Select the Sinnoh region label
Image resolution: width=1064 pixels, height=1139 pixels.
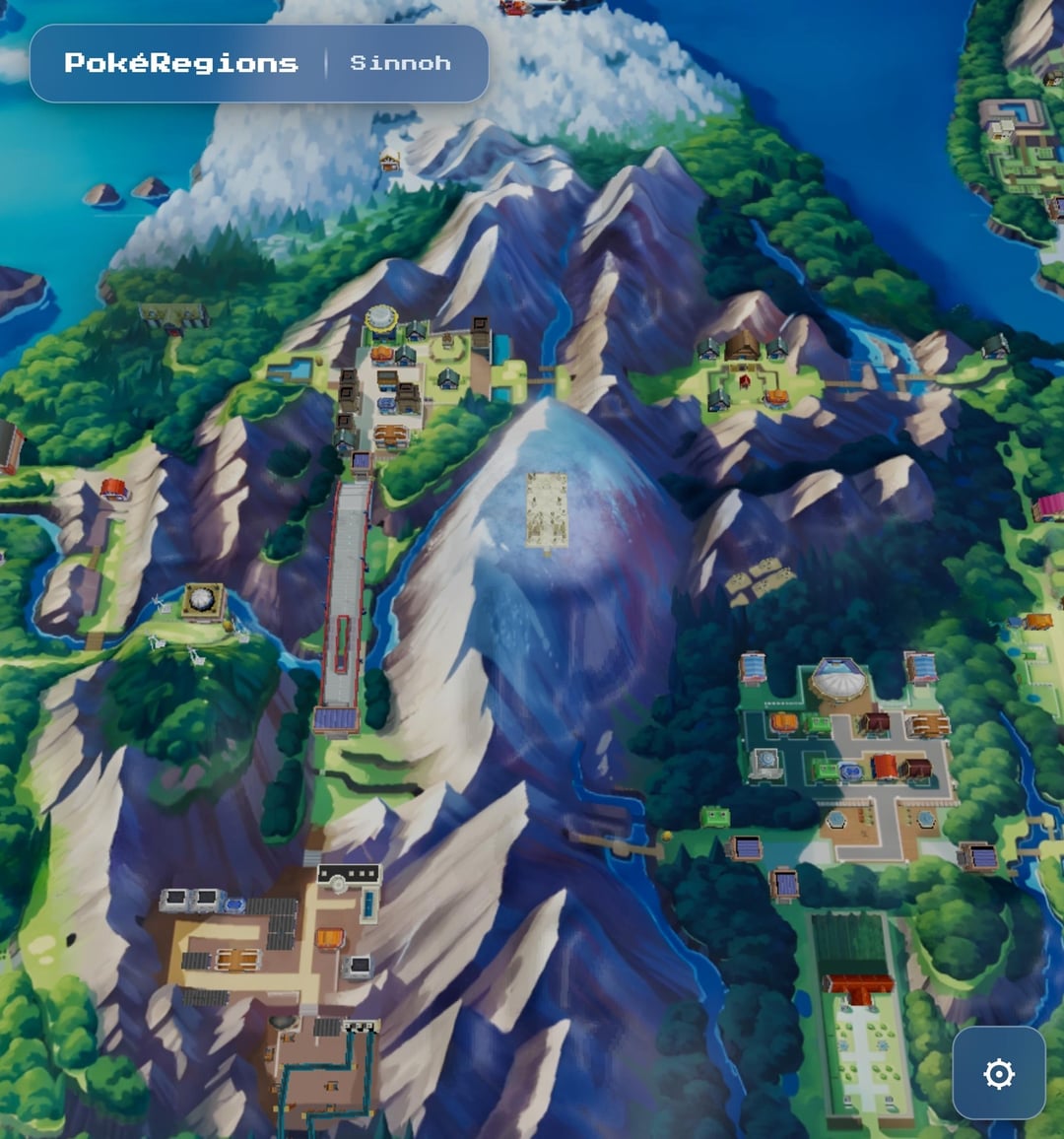(400, 63)
